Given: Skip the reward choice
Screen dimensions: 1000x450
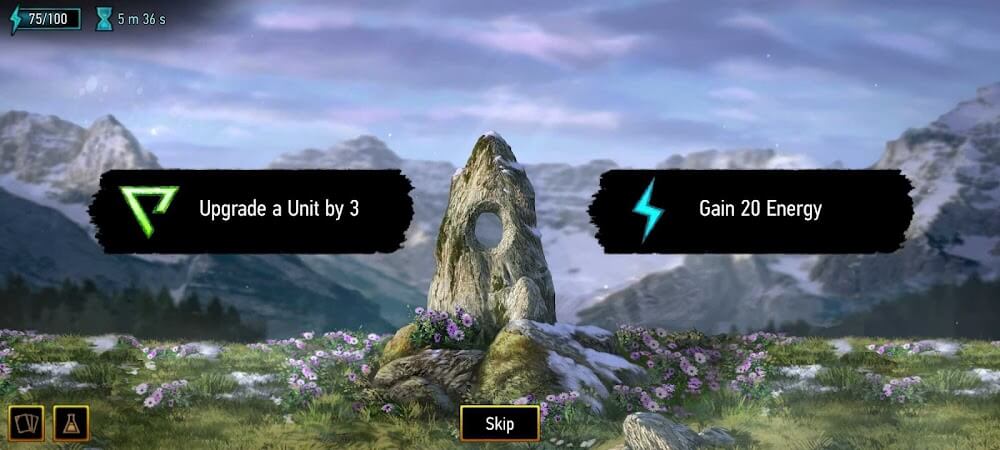Looking at the screenshot, I should 499,423.
